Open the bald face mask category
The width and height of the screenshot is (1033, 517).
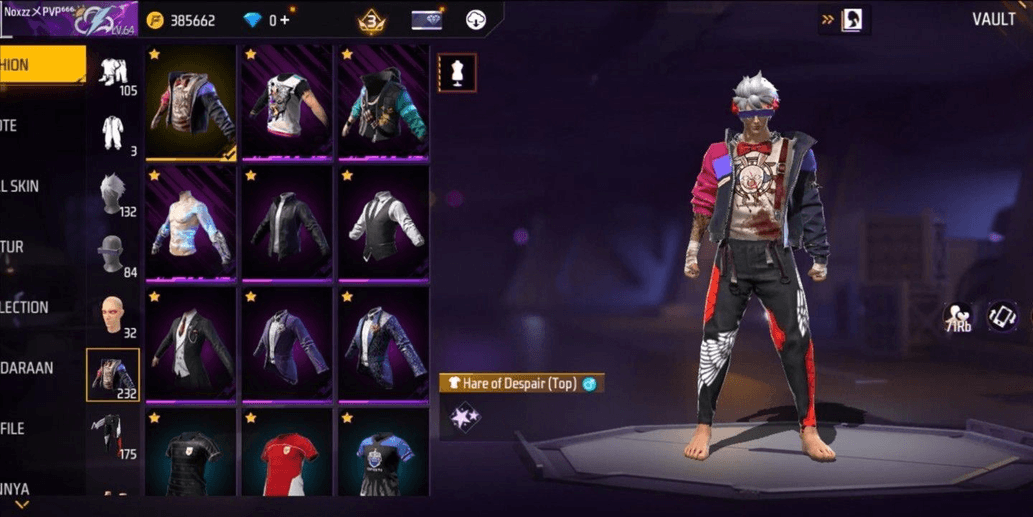pyautogui.click(x=113, y=315)
